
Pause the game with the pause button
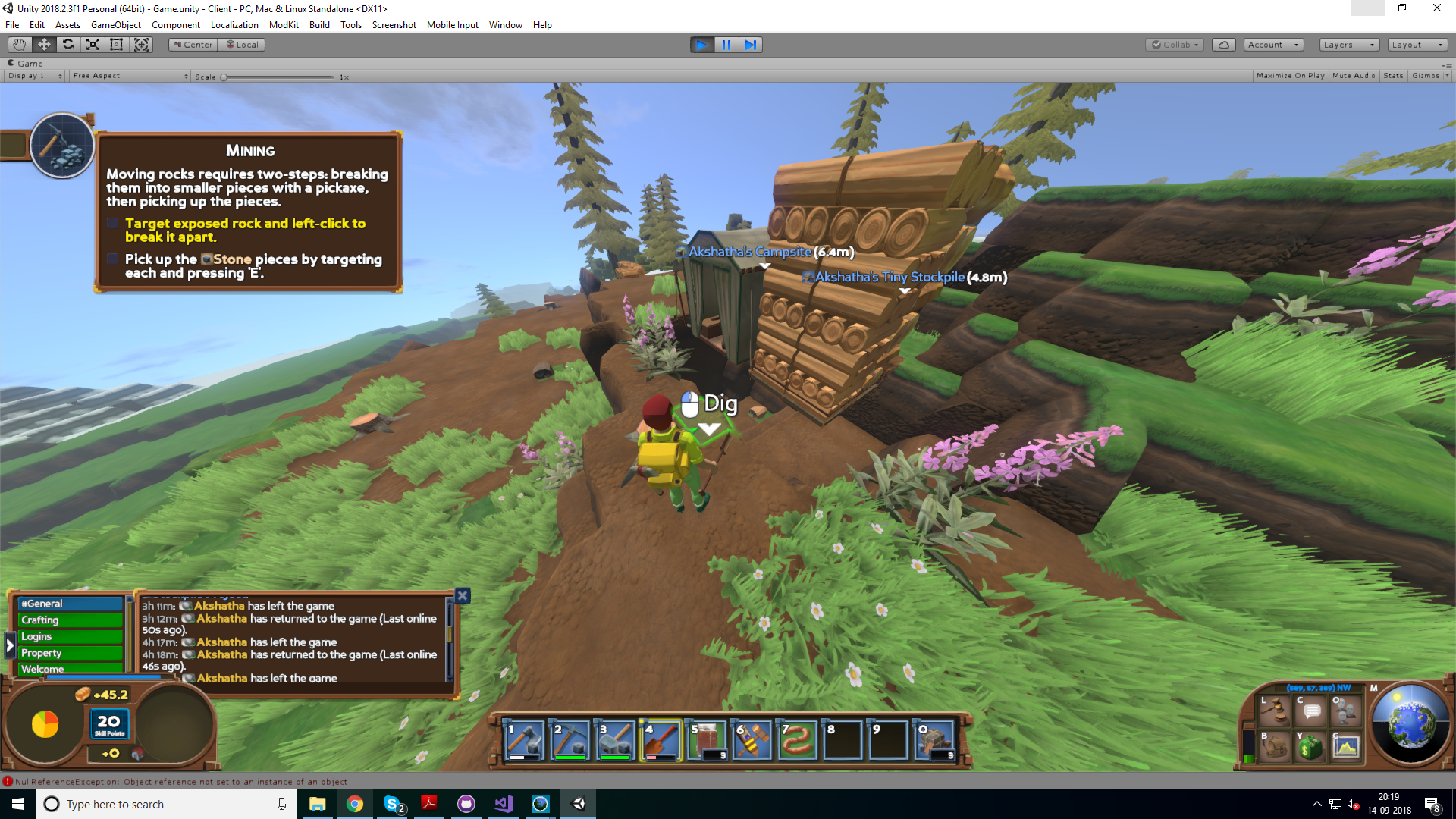[x=726, y=45]
